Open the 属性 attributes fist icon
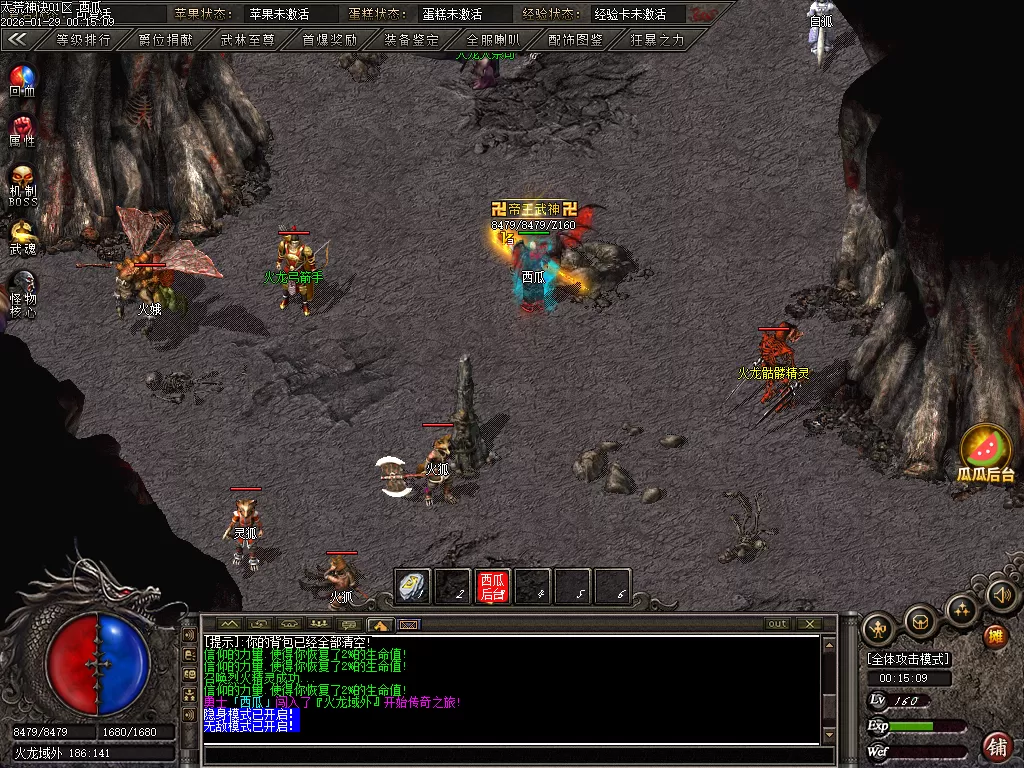1024x768 pixels. point(22,129)
